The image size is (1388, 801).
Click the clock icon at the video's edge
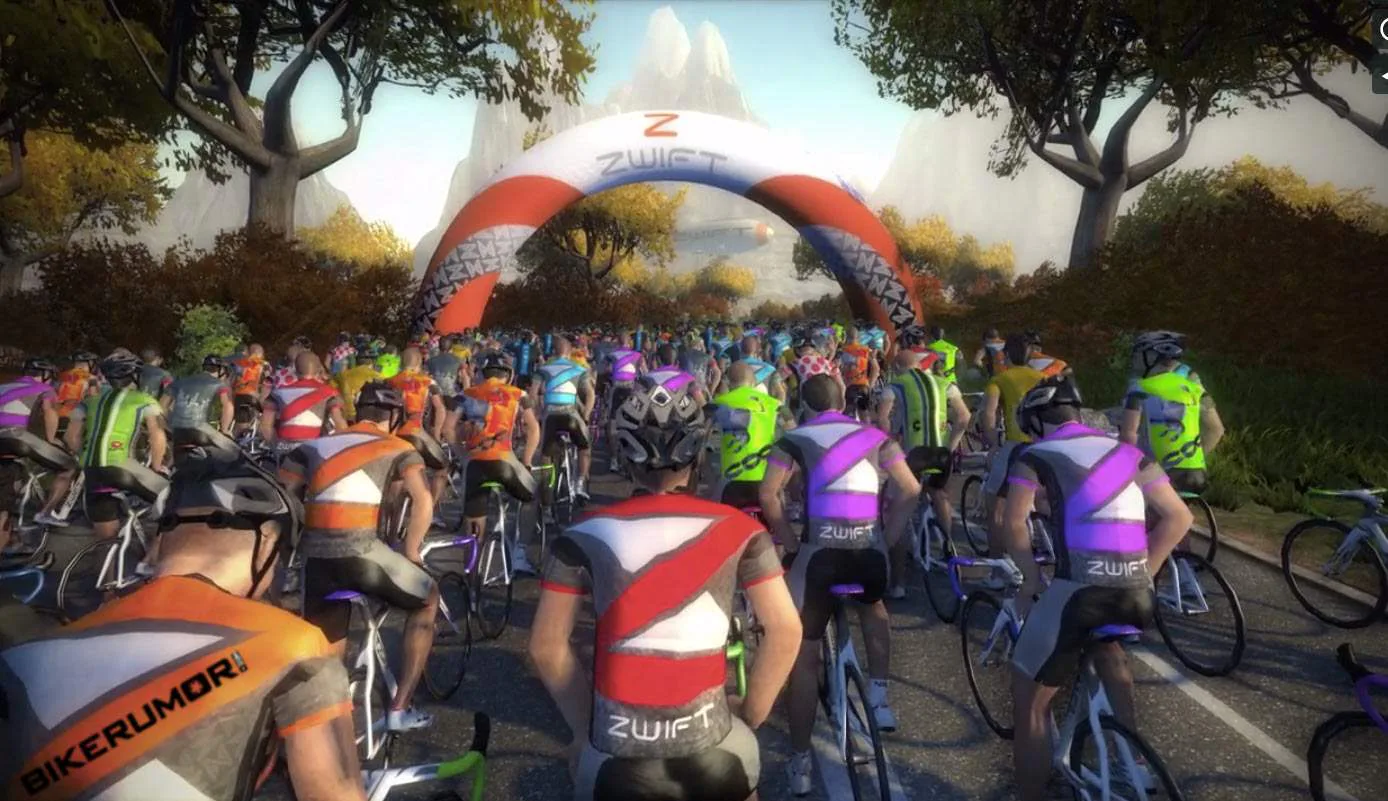tap(1383, 30)
